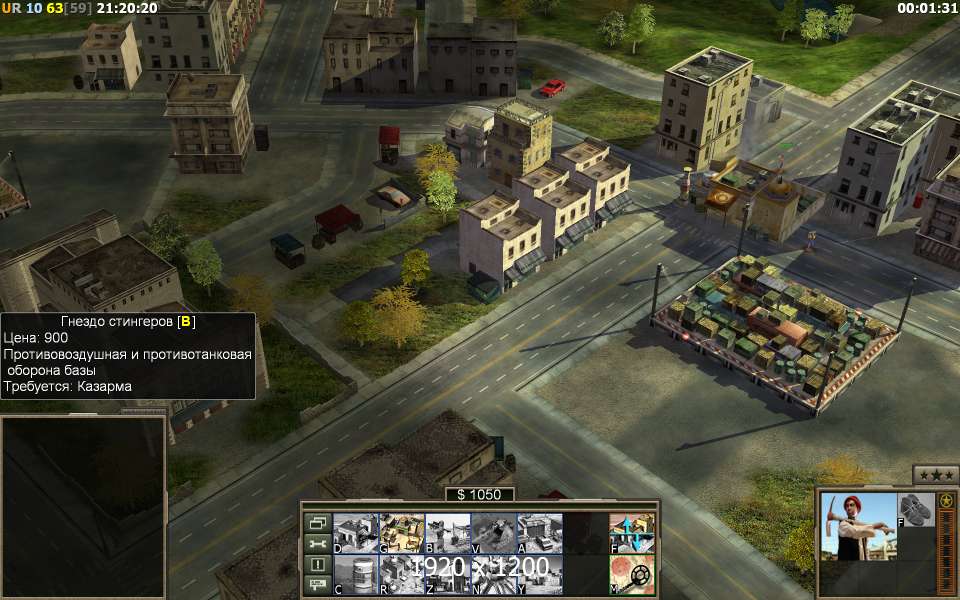This screenshot has width=960, height=600.
Task: Click the minimap panel
Action: [83, 507]
